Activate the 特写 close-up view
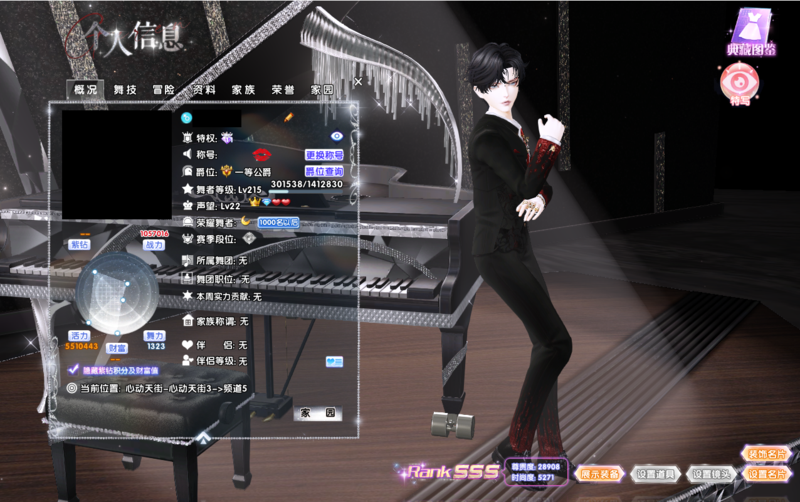 click(740, 85)
